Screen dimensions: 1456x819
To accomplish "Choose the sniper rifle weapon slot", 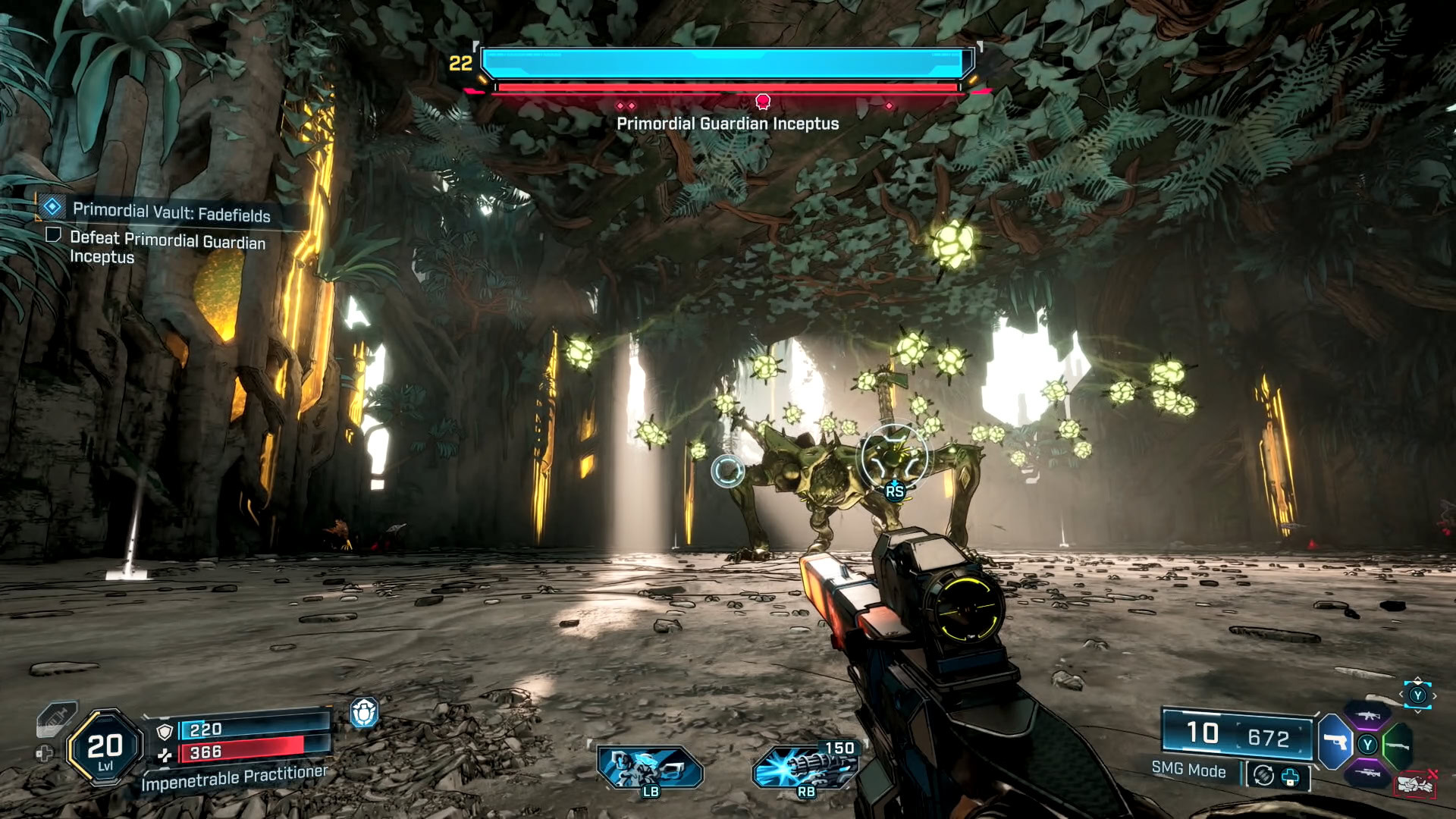I will [x=1368, y=773].
